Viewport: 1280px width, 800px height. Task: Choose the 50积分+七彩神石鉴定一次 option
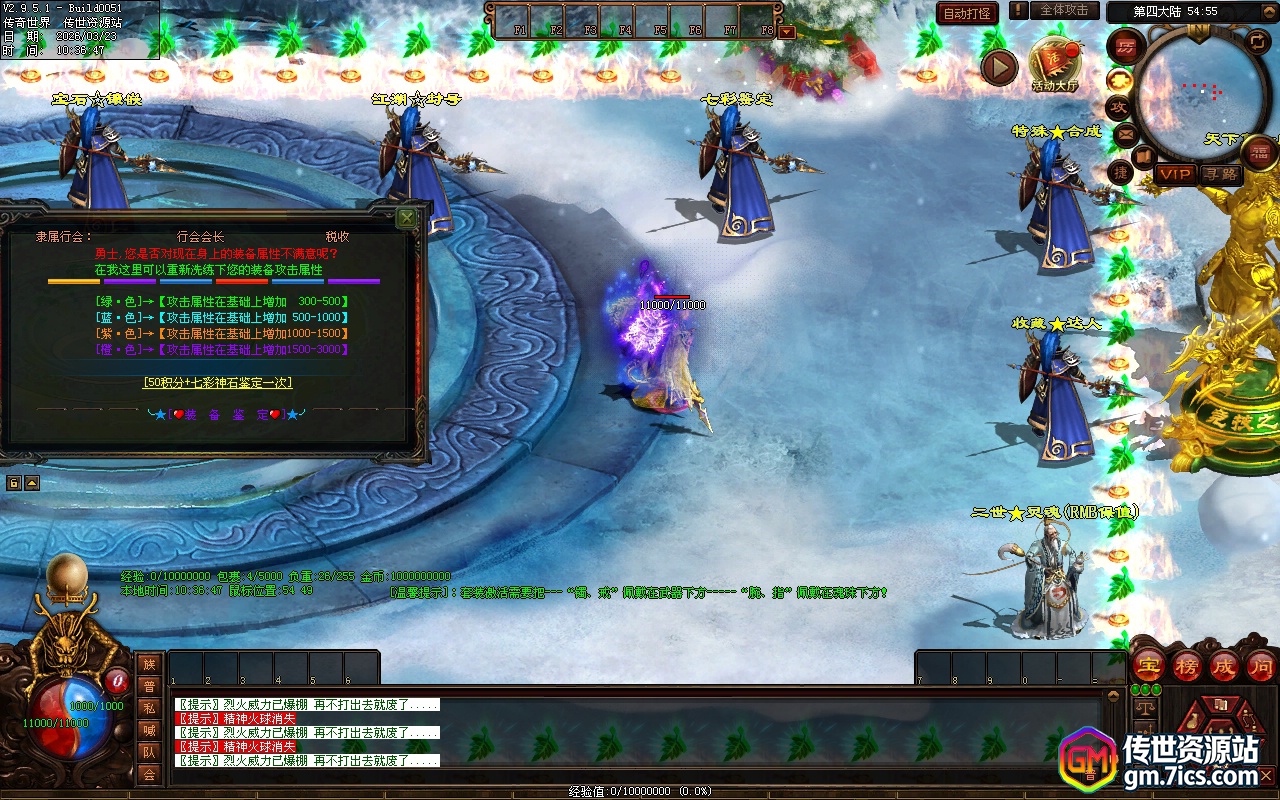click(217, 382)
